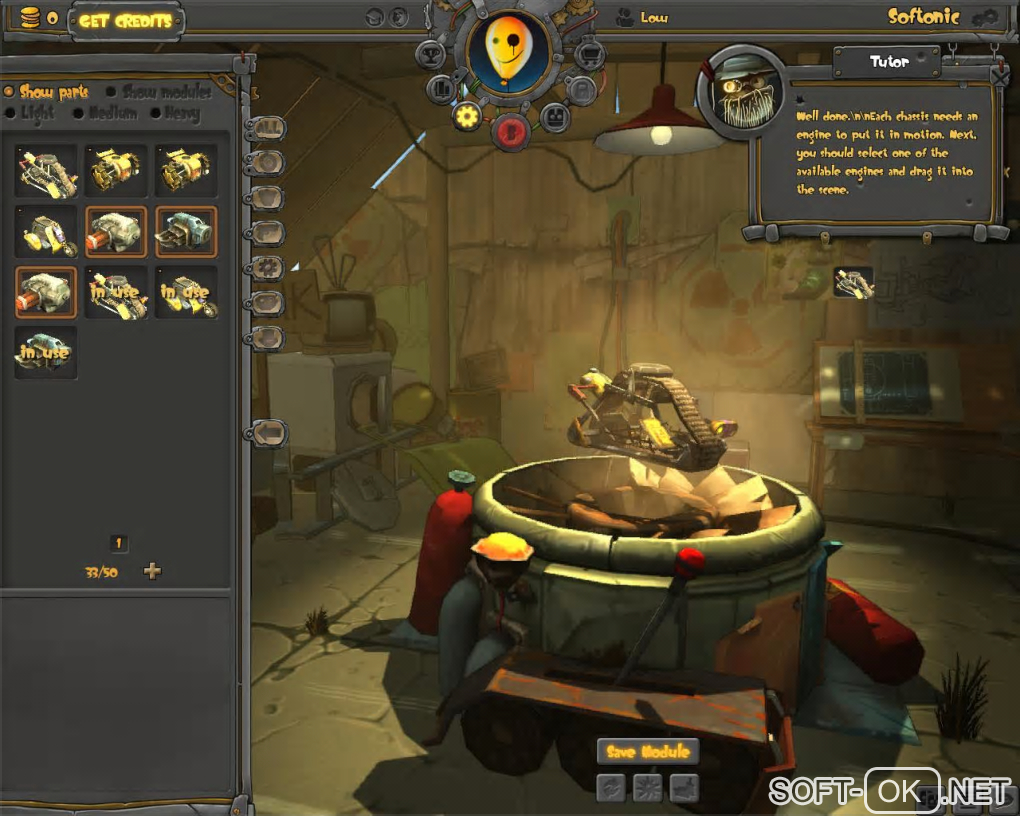Open settings gears next to Softonic name

click(x=985, y=17)
